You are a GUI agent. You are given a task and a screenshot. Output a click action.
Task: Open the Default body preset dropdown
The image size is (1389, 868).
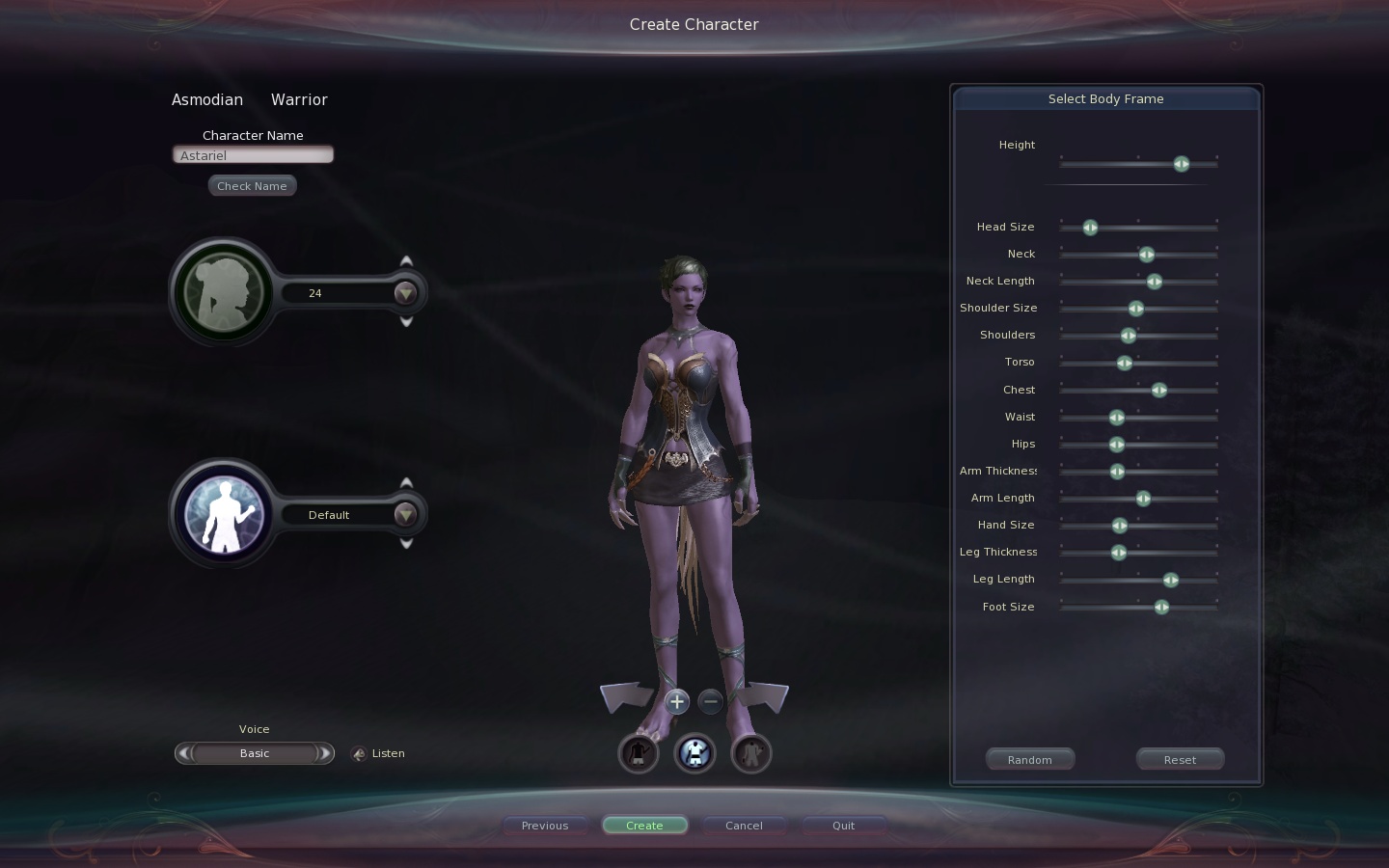pyautogui.click(x=405, y=515)
